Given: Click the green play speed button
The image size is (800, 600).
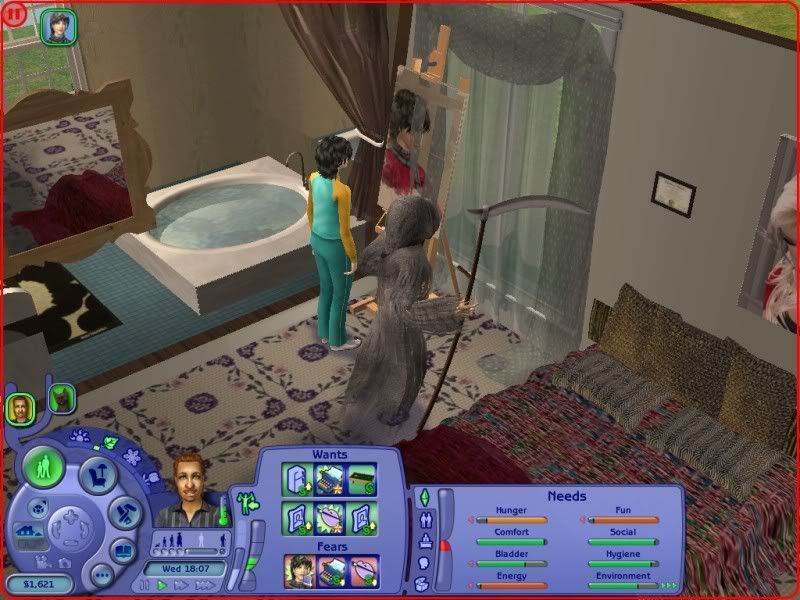Looking at the screenshot, I should [162, 585].
